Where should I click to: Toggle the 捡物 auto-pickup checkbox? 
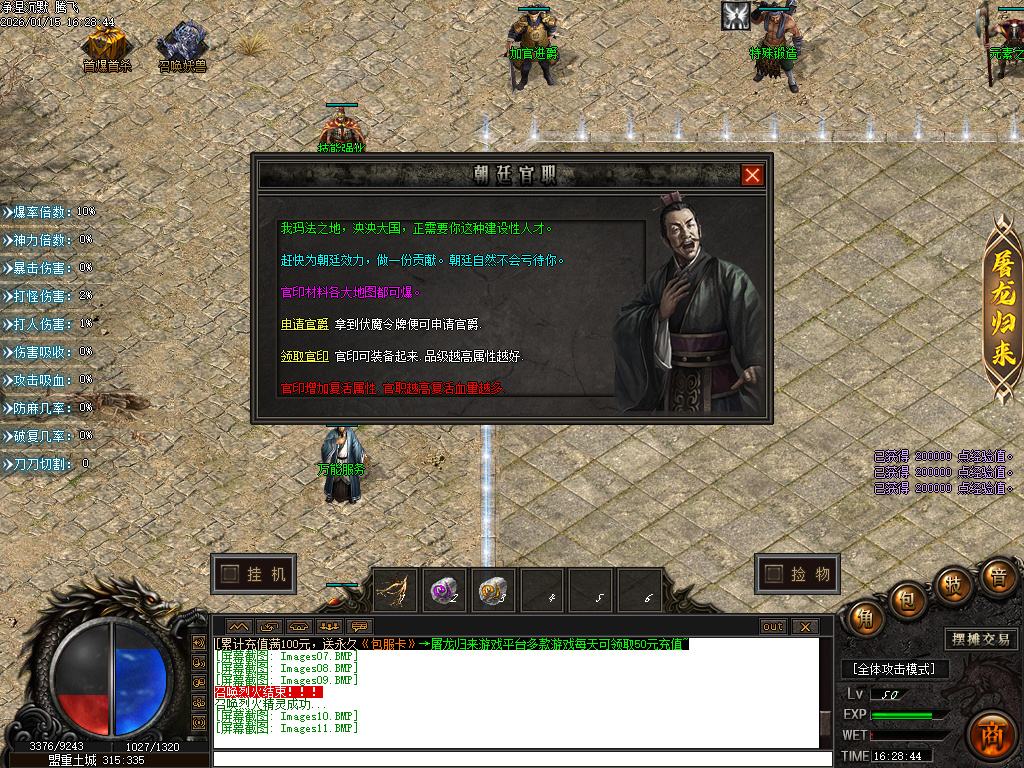pos(773,574)
